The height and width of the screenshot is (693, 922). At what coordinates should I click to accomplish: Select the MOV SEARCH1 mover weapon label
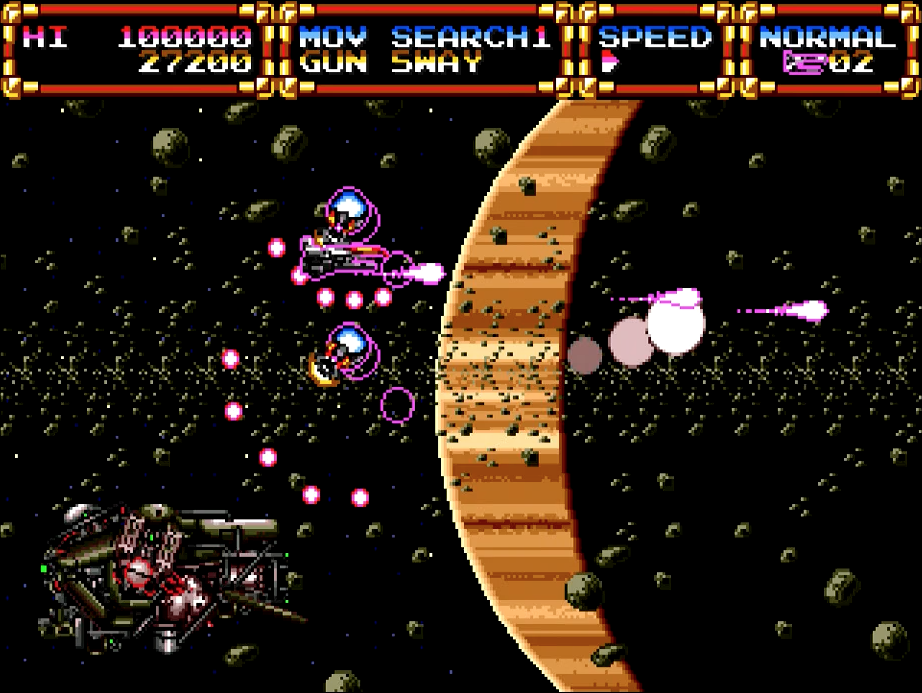pos(425,37)
